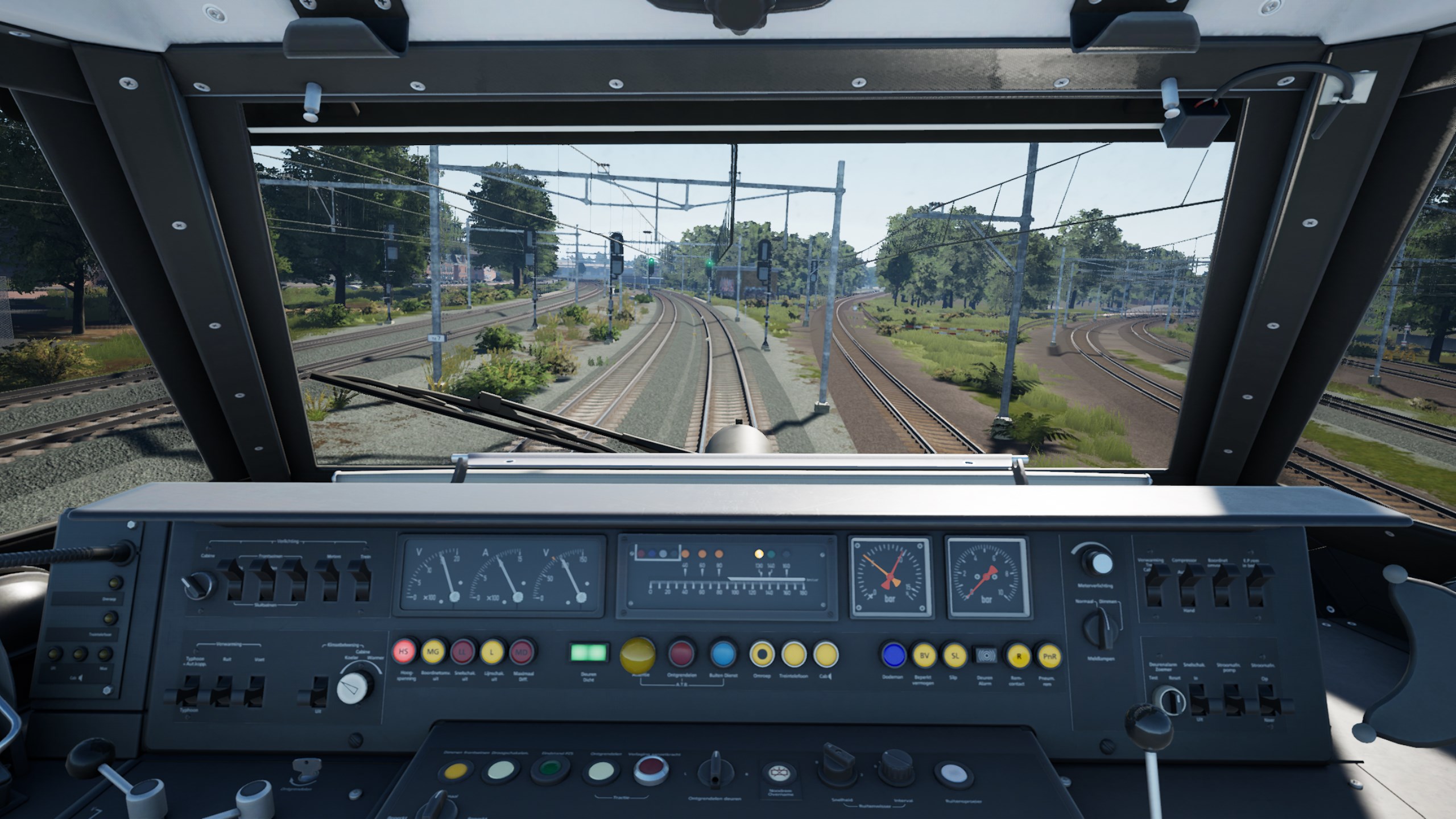Hit the yellow L Lijnschak. button
The height and width of the screenshot is (819, 1456).
click(493, 652)
